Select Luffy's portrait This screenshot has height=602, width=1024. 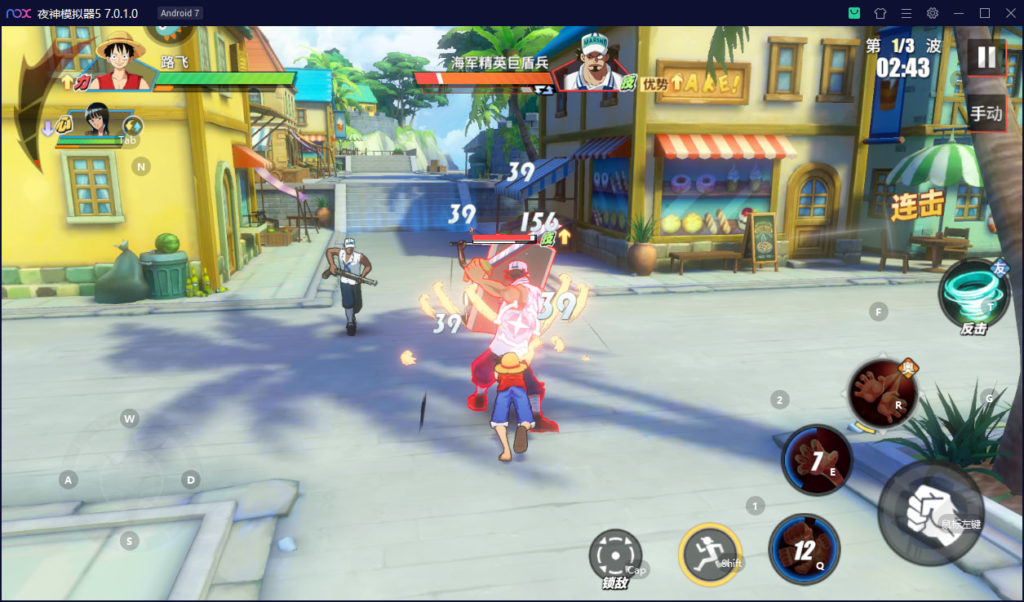tap(121, 61)
